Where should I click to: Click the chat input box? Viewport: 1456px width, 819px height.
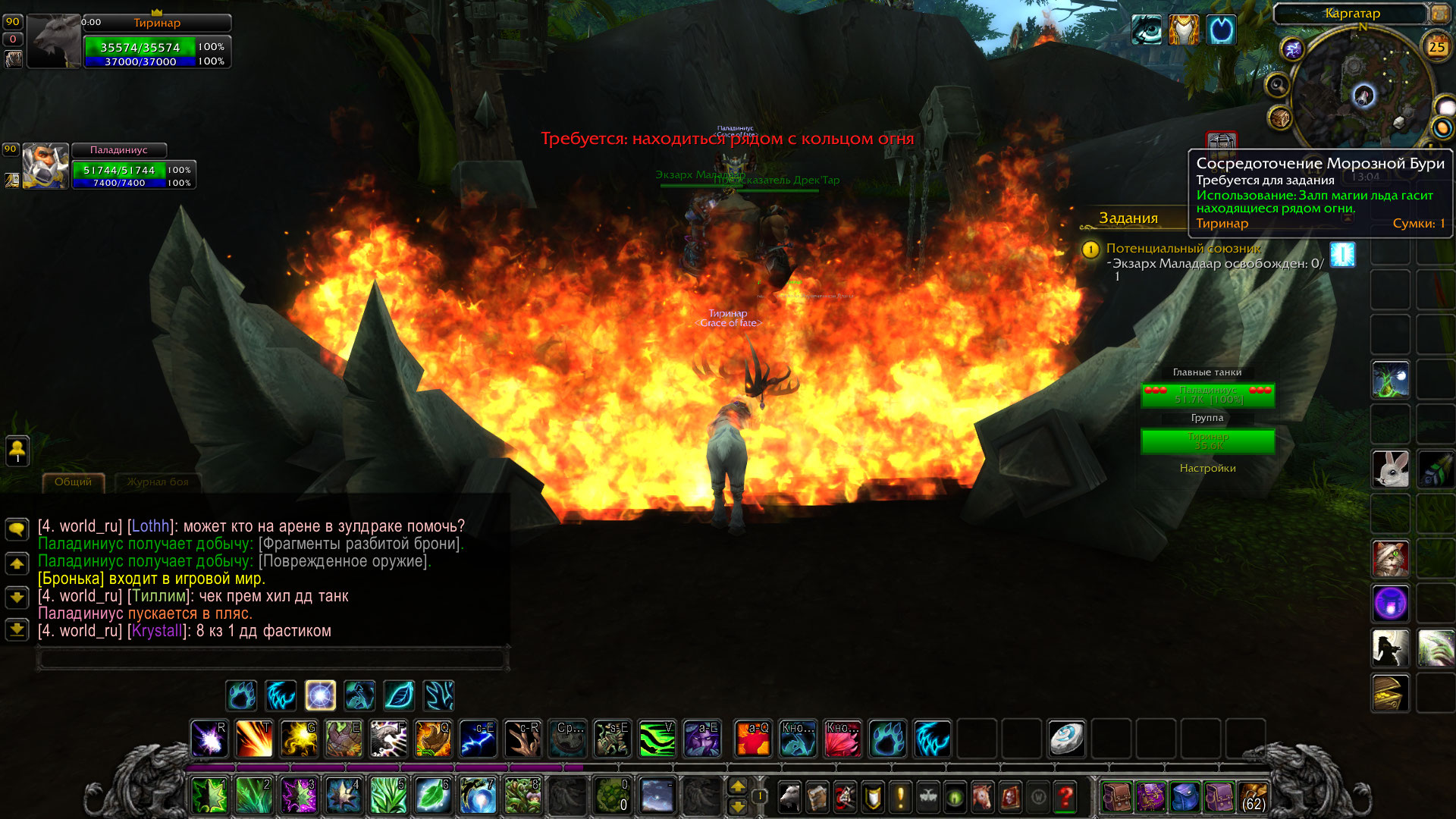point(273,658)
